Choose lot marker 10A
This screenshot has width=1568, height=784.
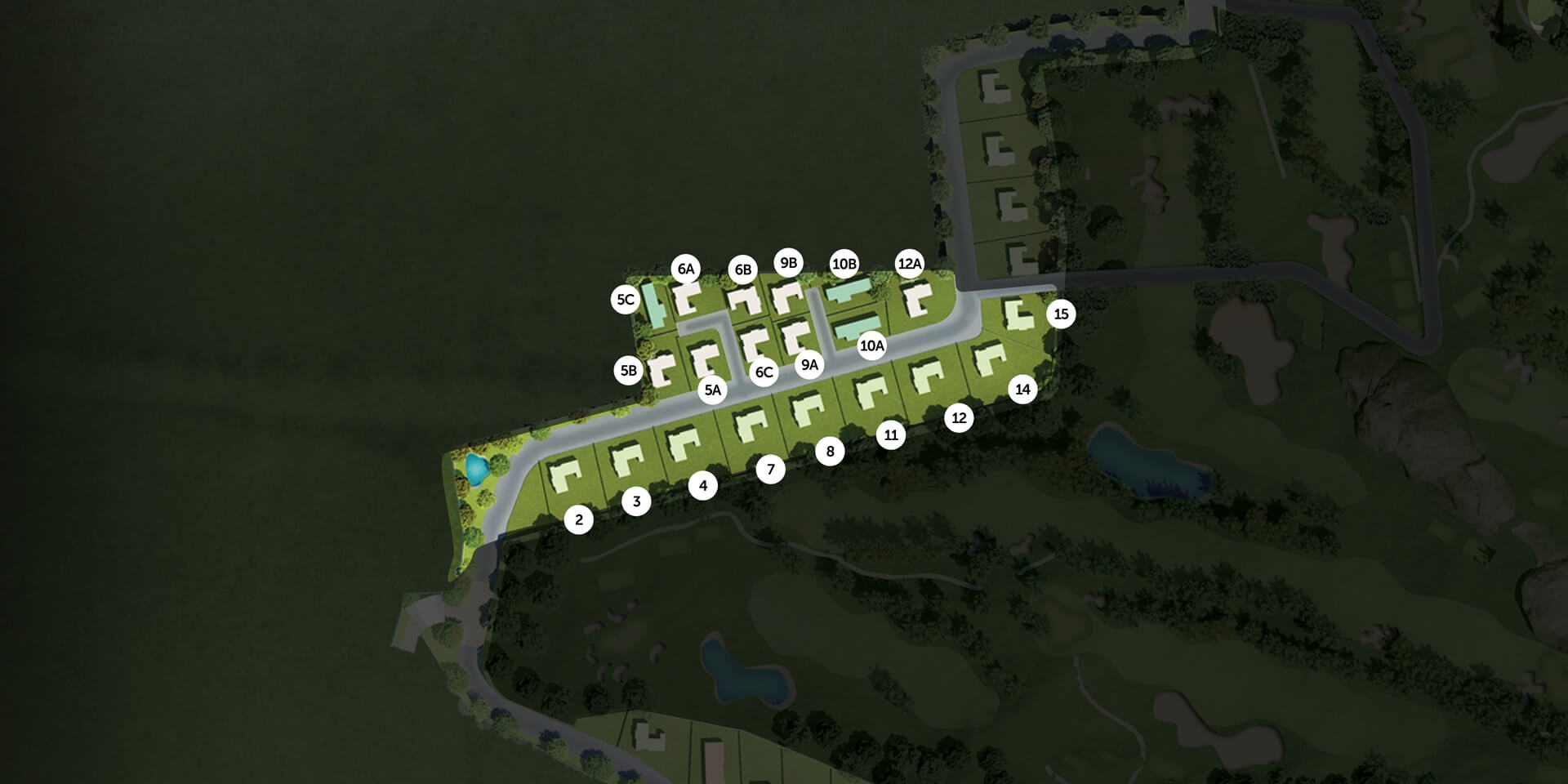(871, 346)
